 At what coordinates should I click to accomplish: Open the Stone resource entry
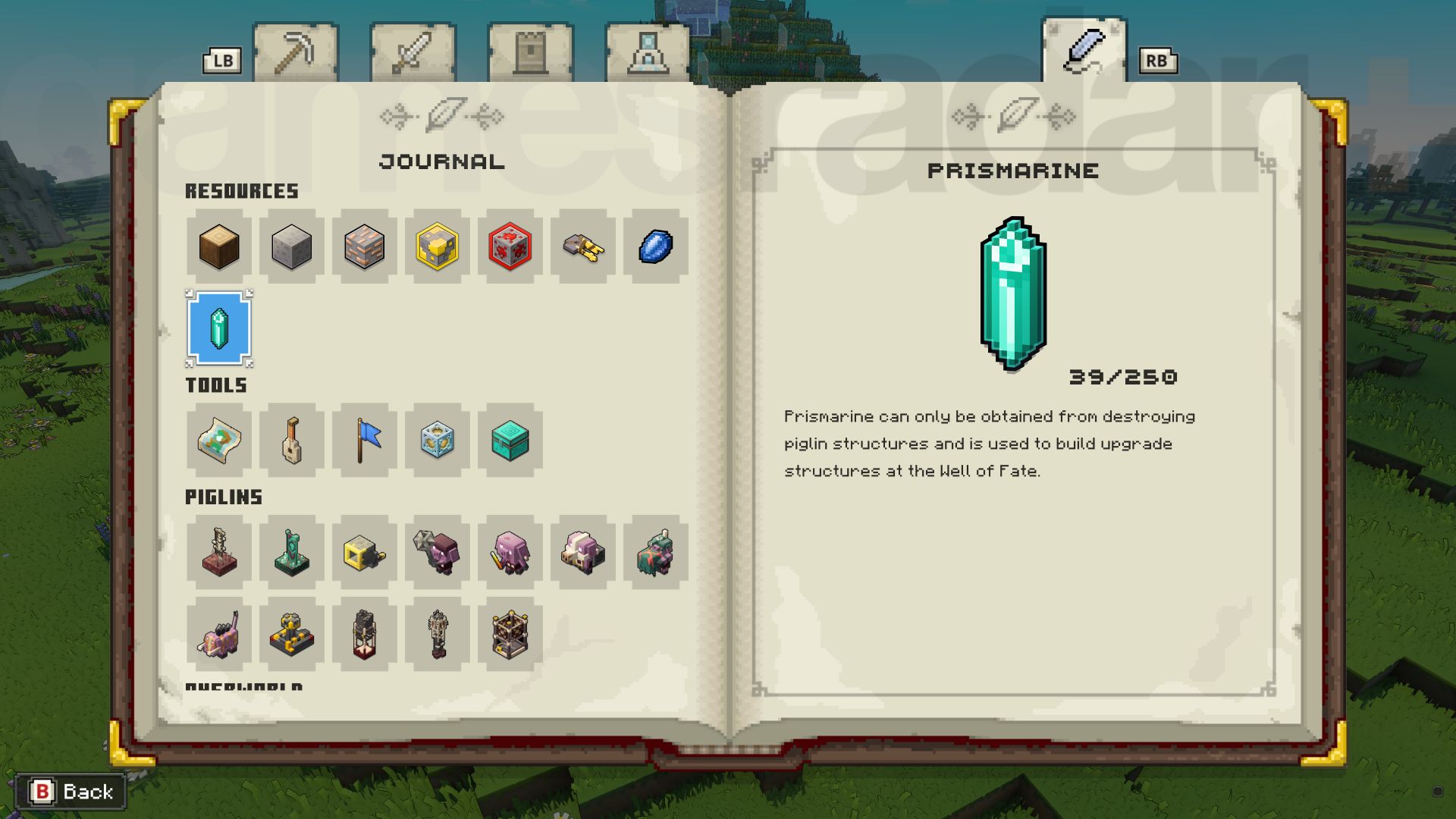pos(291,248)
